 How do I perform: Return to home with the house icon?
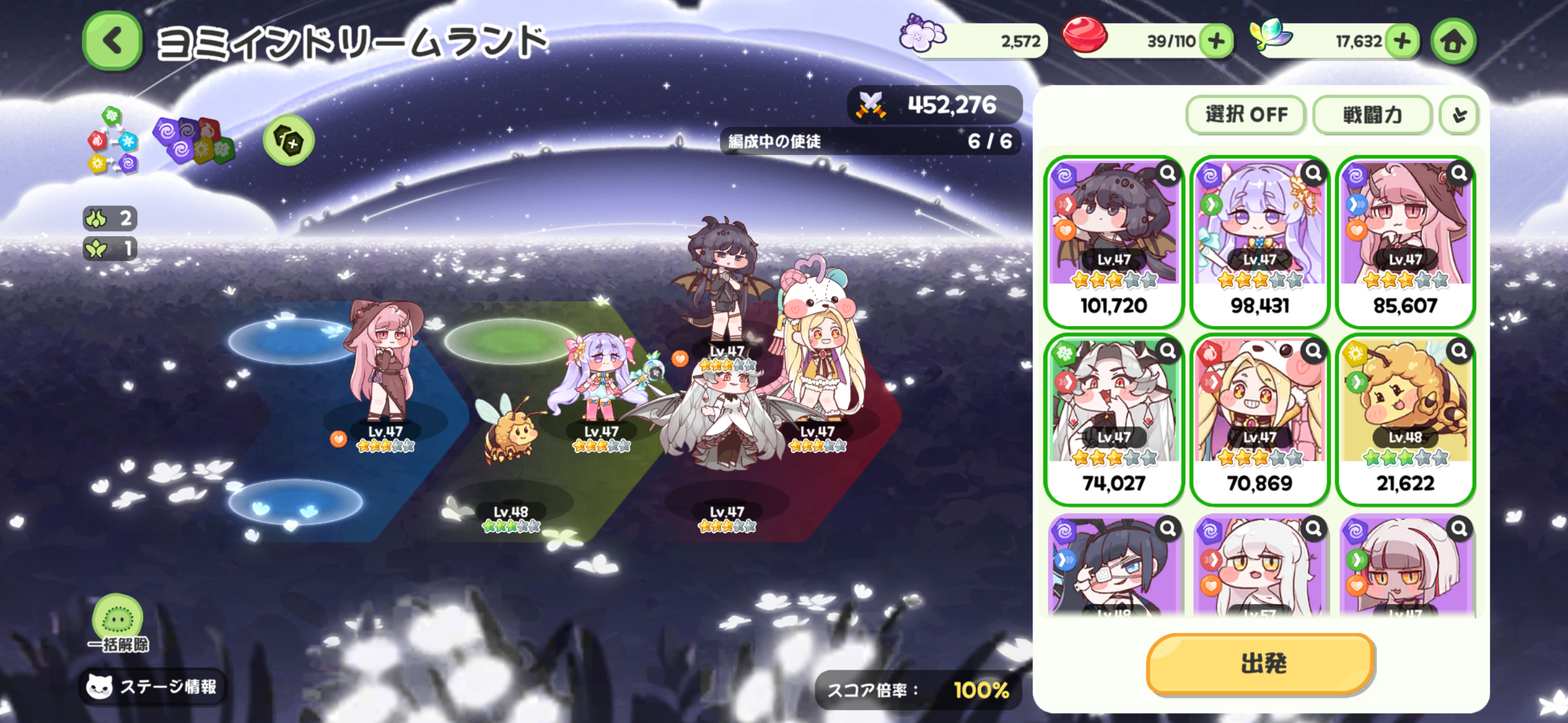point(1453,42)
